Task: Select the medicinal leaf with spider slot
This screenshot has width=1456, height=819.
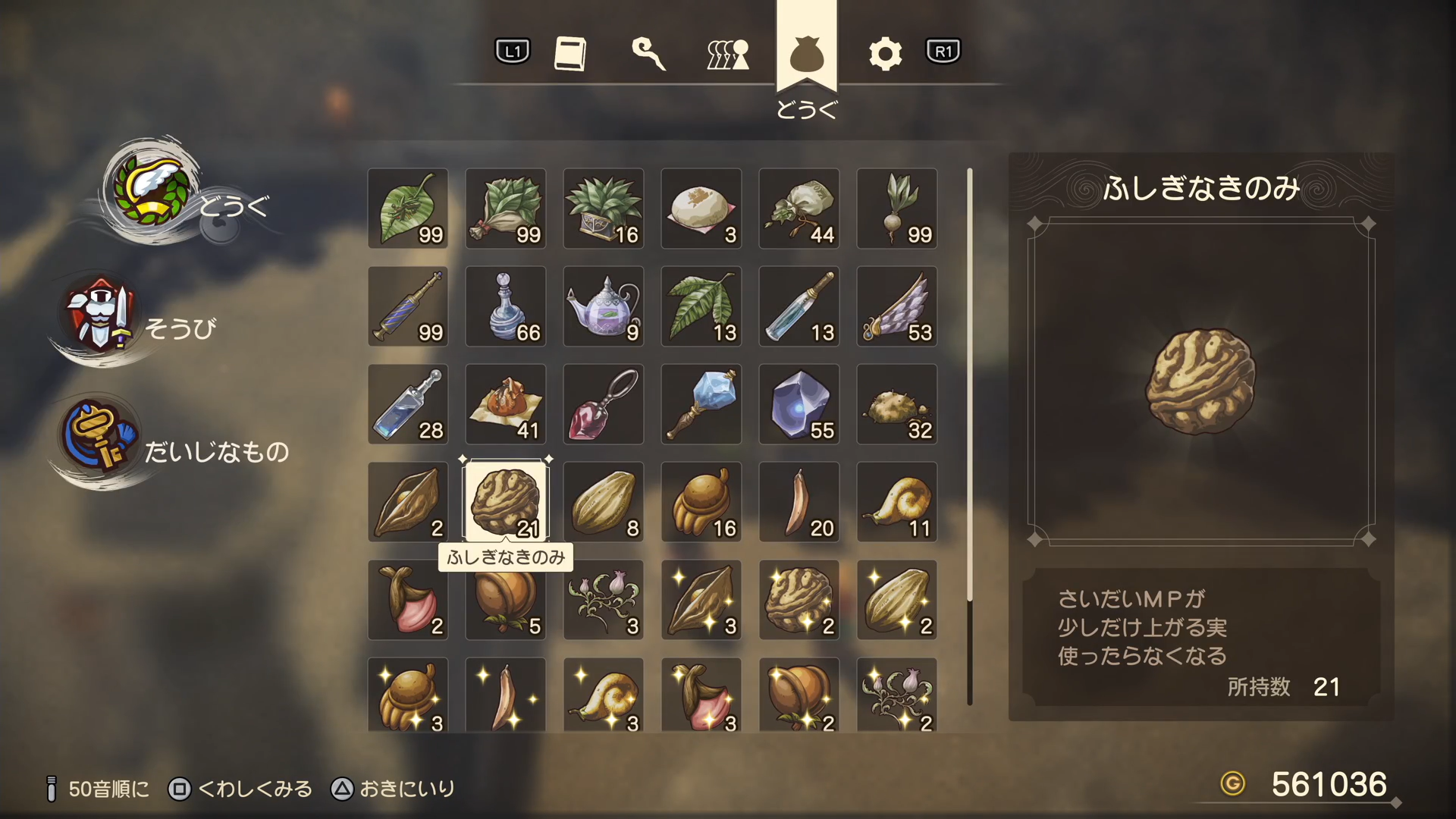Action: click(408, 209)
